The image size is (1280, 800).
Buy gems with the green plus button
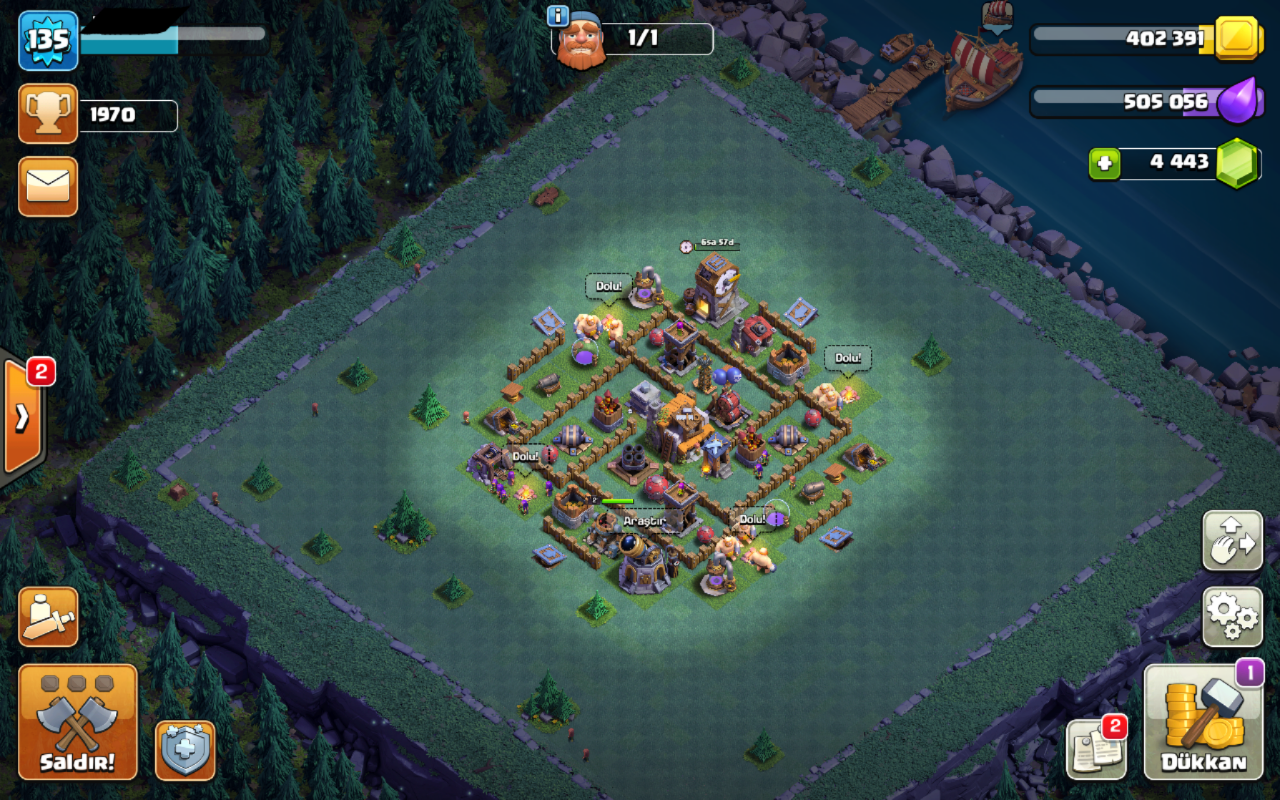(x=1104, y=164)
